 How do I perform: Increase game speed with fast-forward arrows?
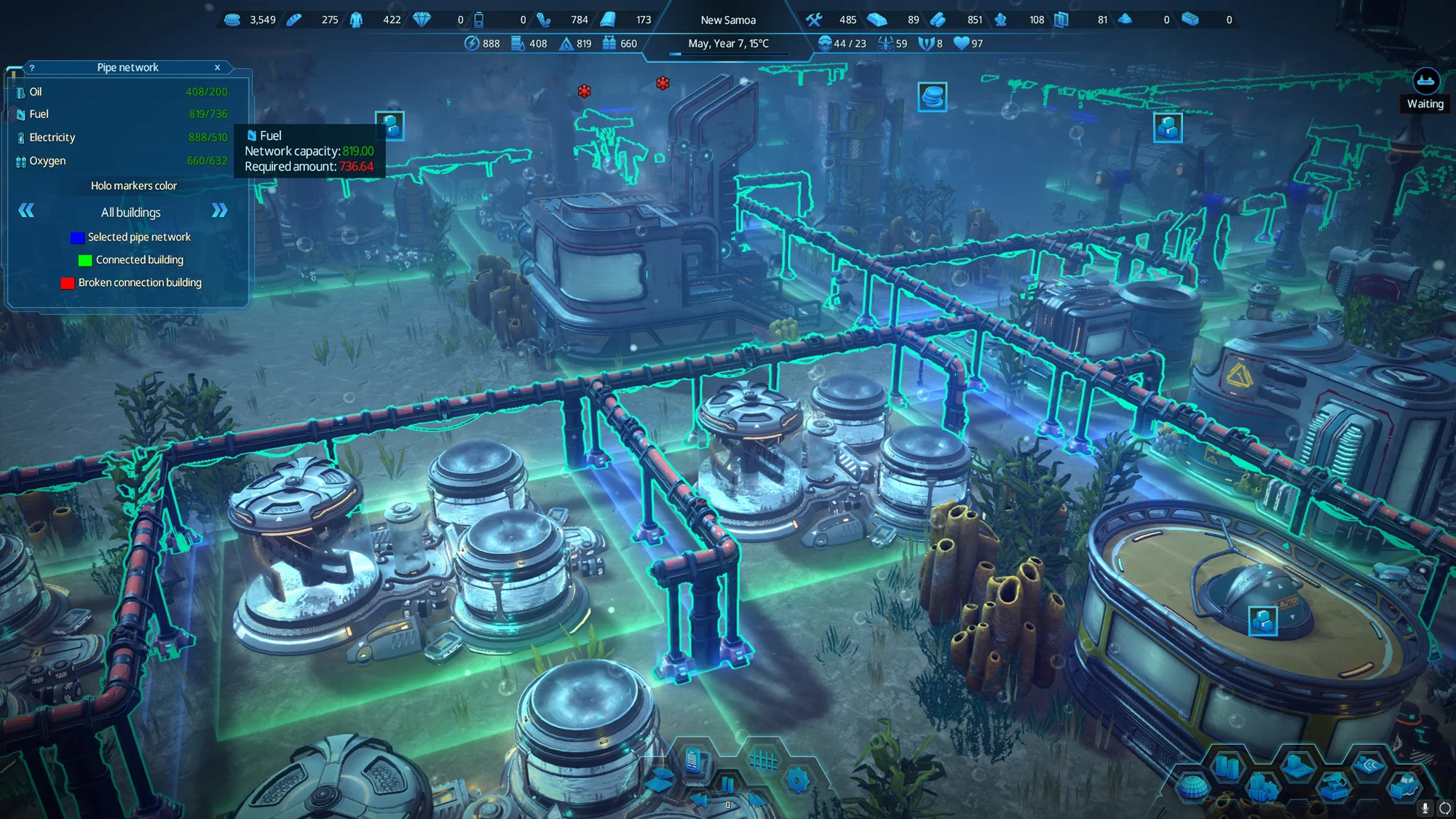757,800
